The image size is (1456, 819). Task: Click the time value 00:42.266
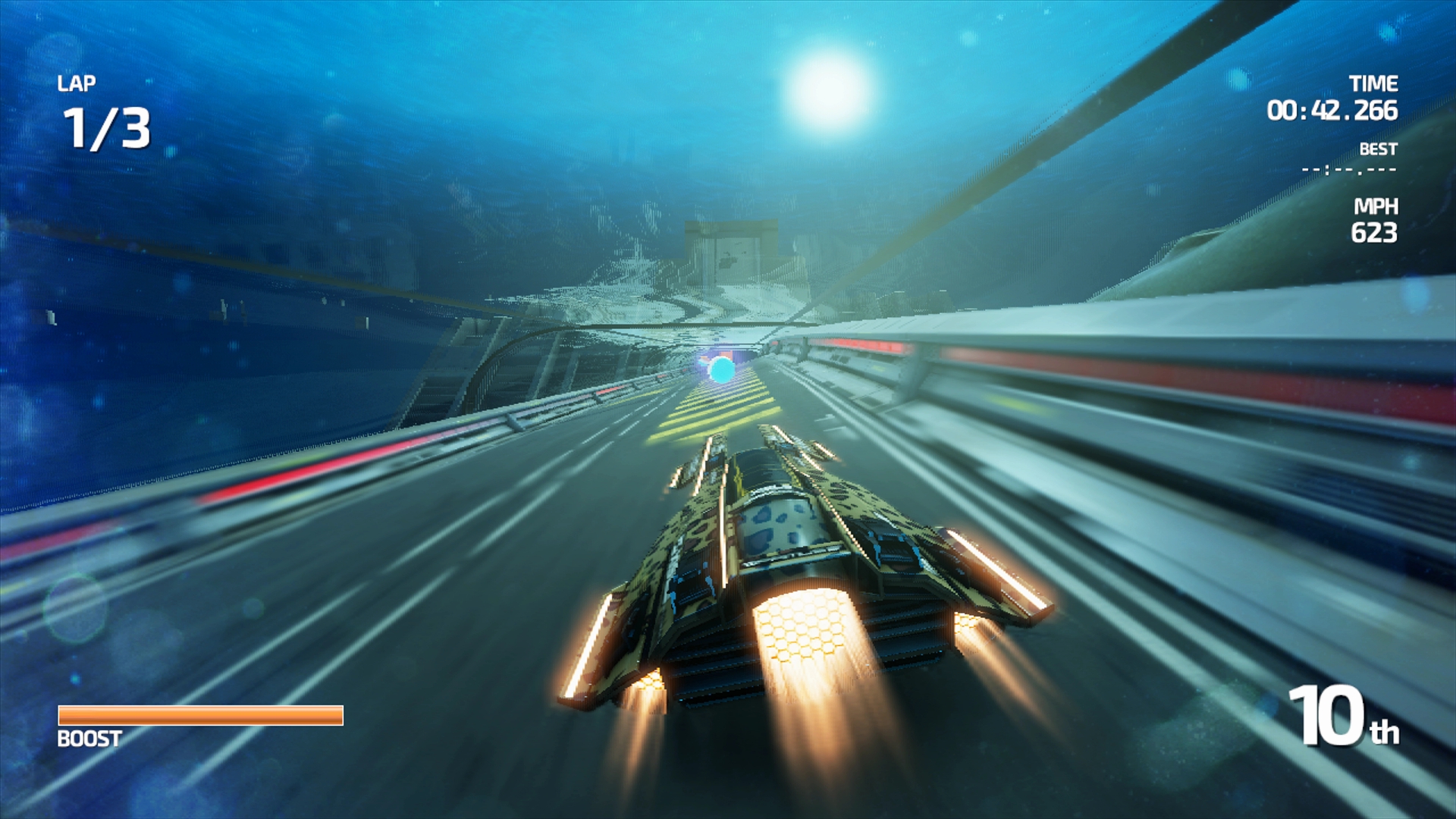1332,110
